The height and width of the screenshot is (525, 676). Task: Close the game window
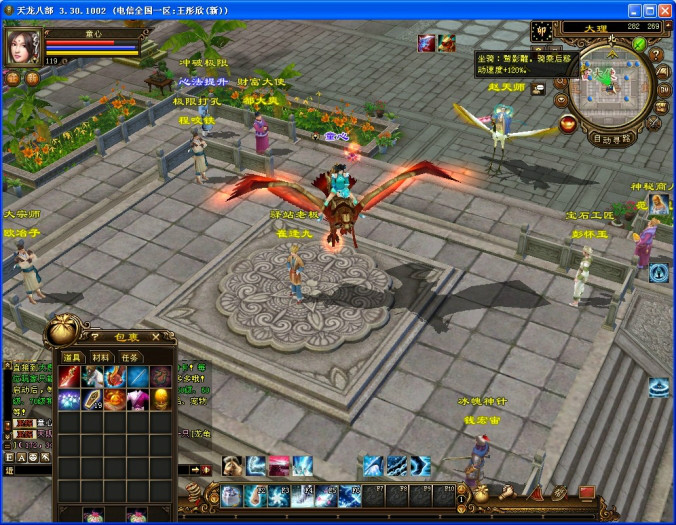tap(663, 10)
